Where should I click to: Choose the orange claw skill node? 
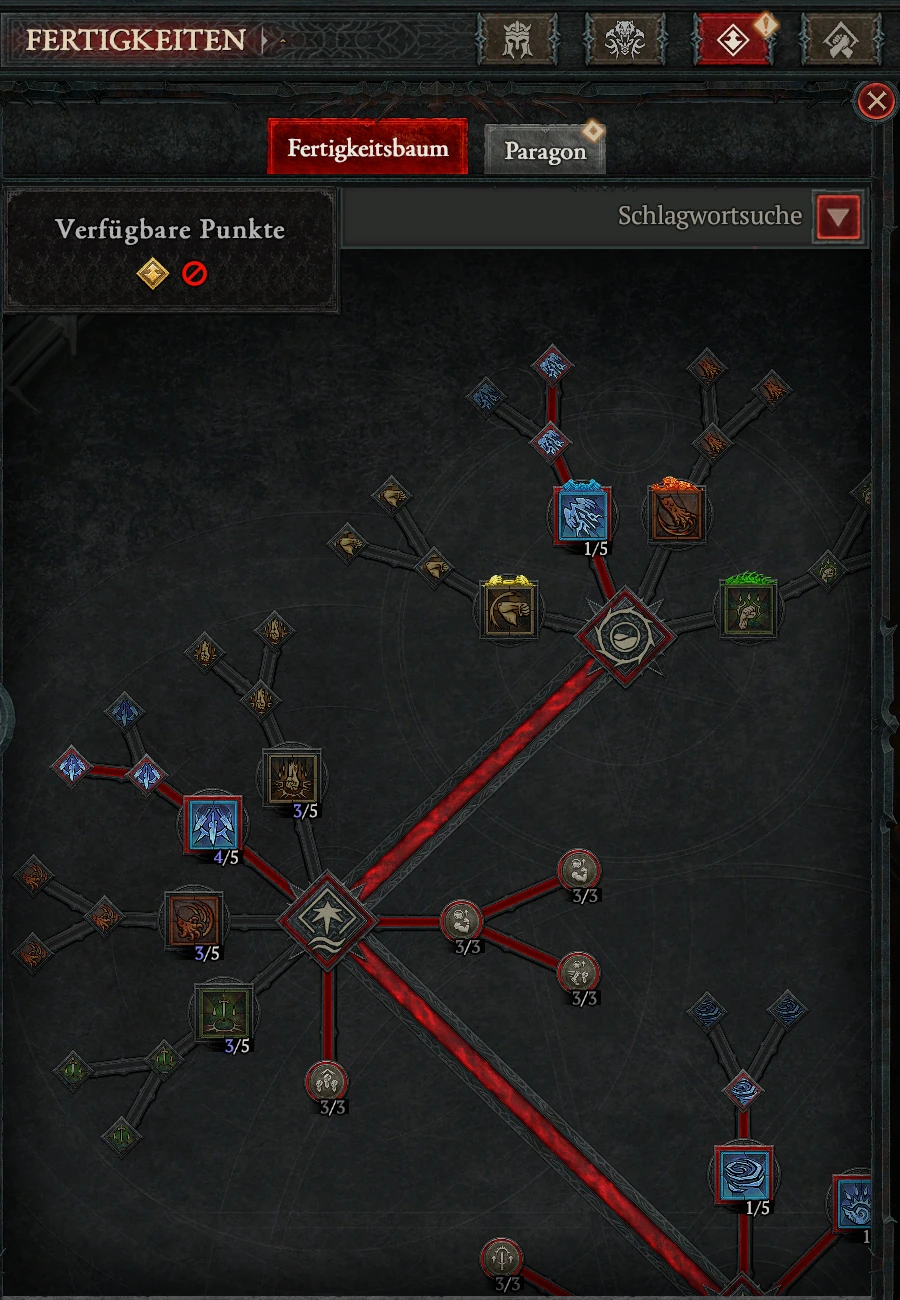pyautogui.click(x=676, y=514)
